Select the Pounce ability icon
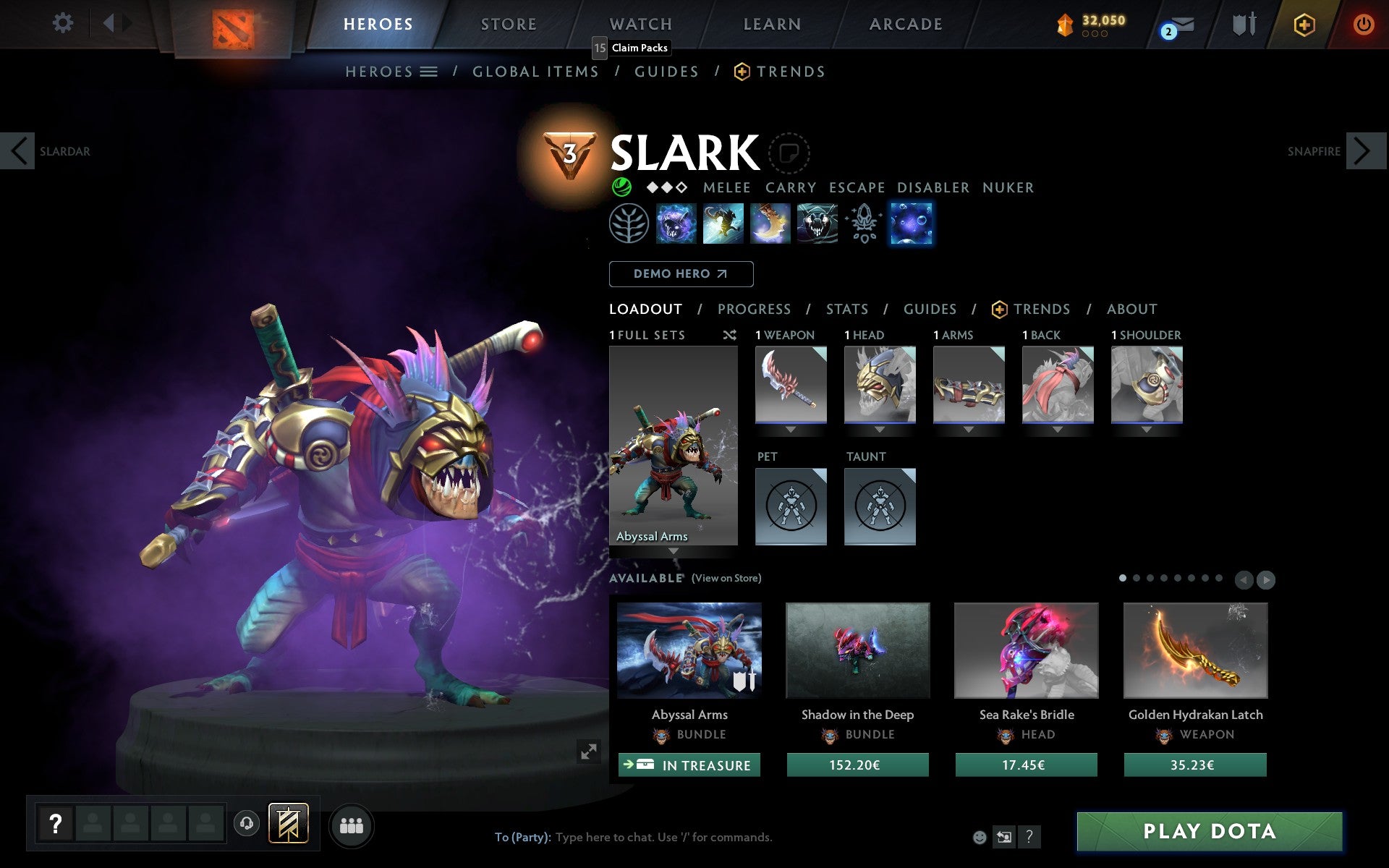This screenshot has width=1389, height=868. click(x=723, y=224)
